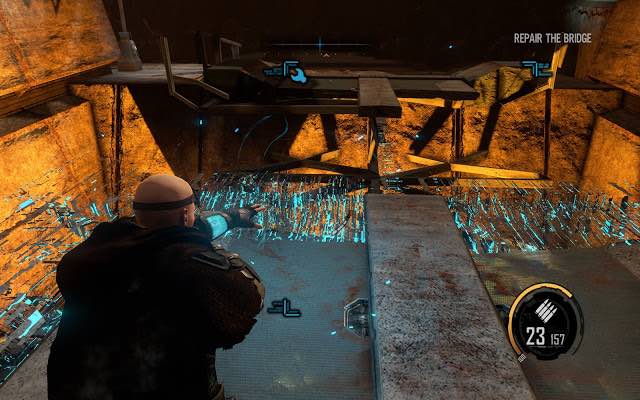The width and height of the screenshot is (640, 400).
Task: Click the weapon ammo dial icon
Action: click(x=544, y=321)
